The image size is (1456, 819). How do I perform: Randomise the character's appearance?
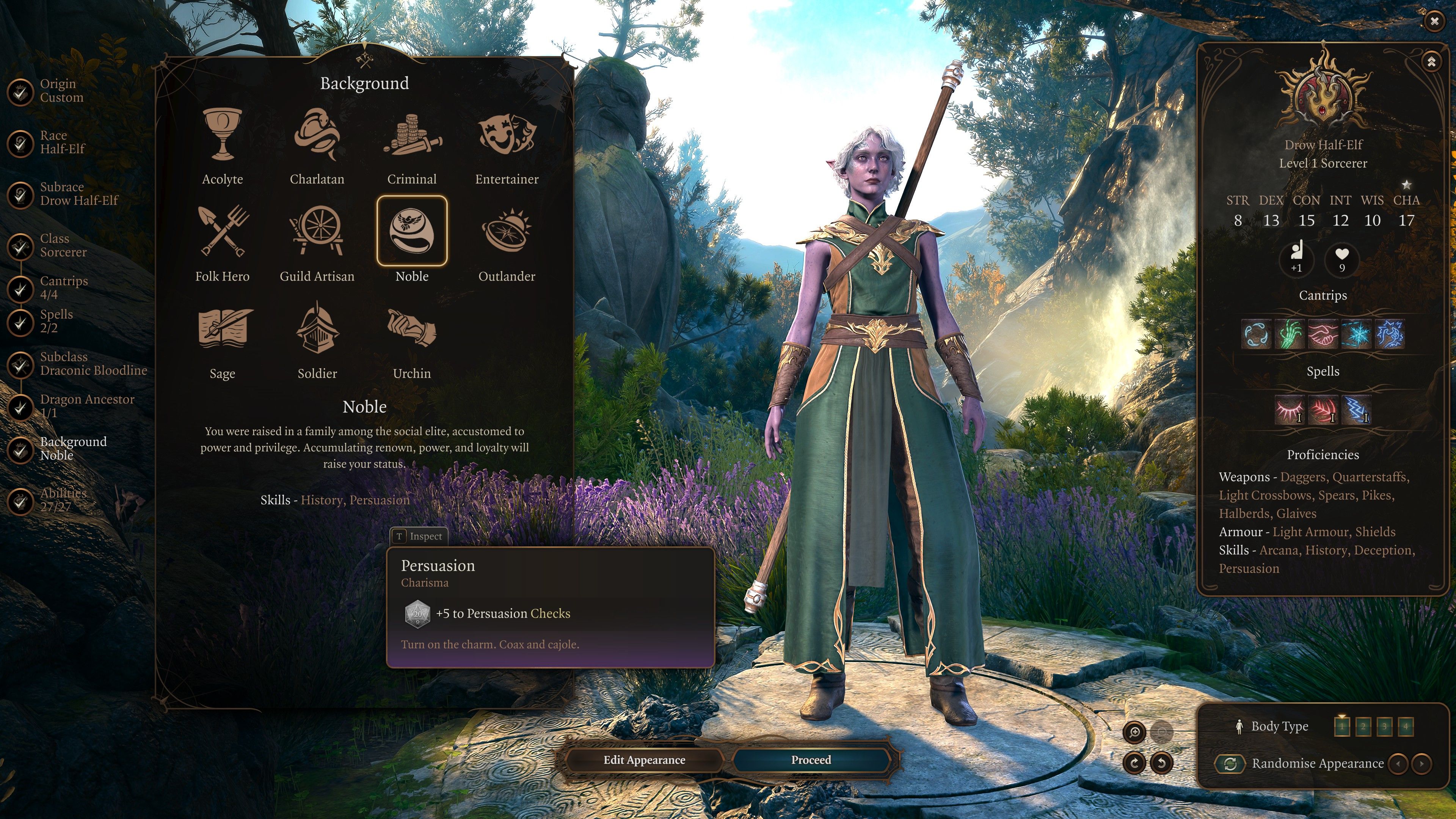(x=1230, y=764)
